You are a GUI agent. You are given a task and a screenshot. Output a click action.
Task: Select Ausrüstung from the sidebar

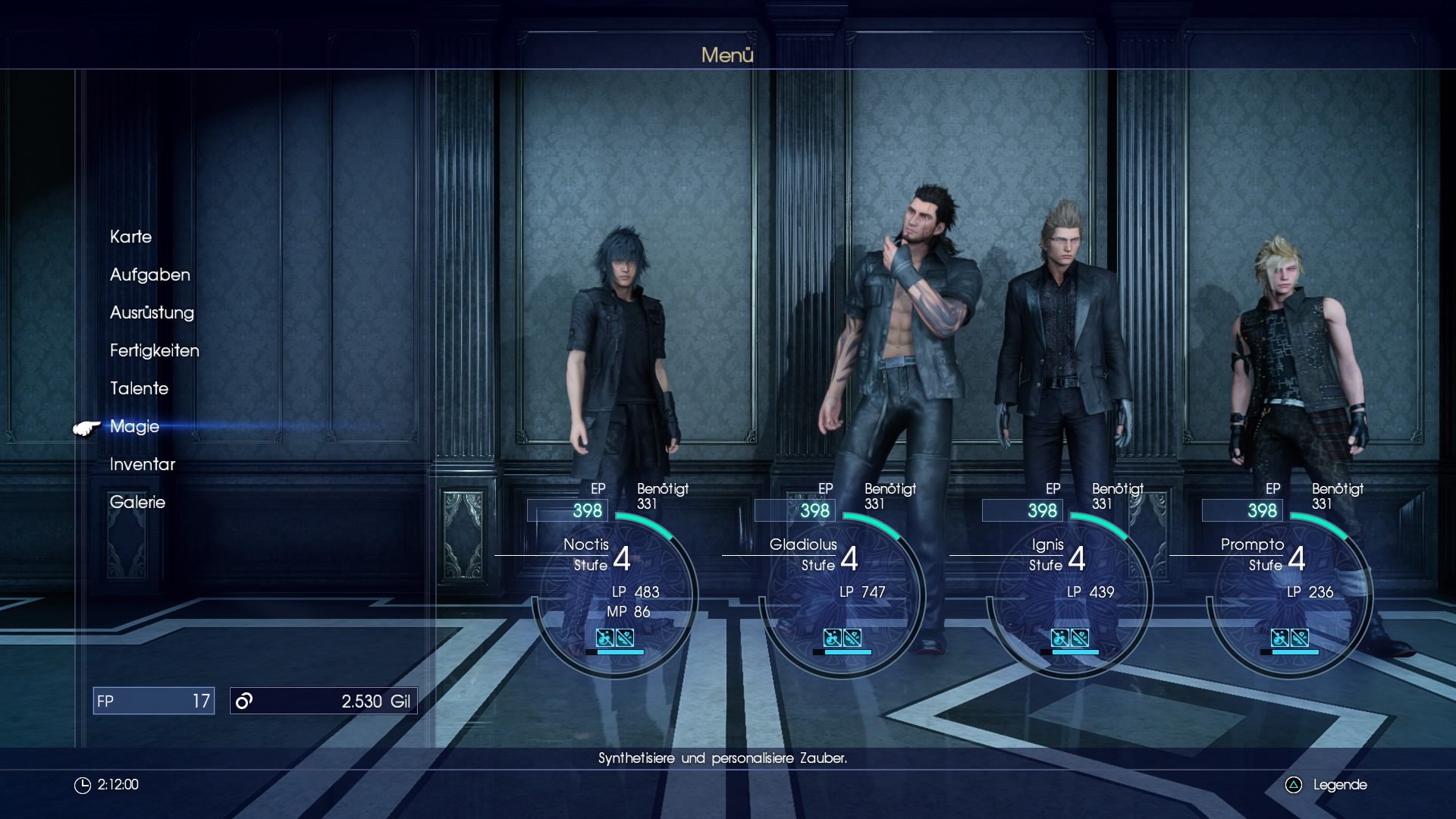[152, 312]
